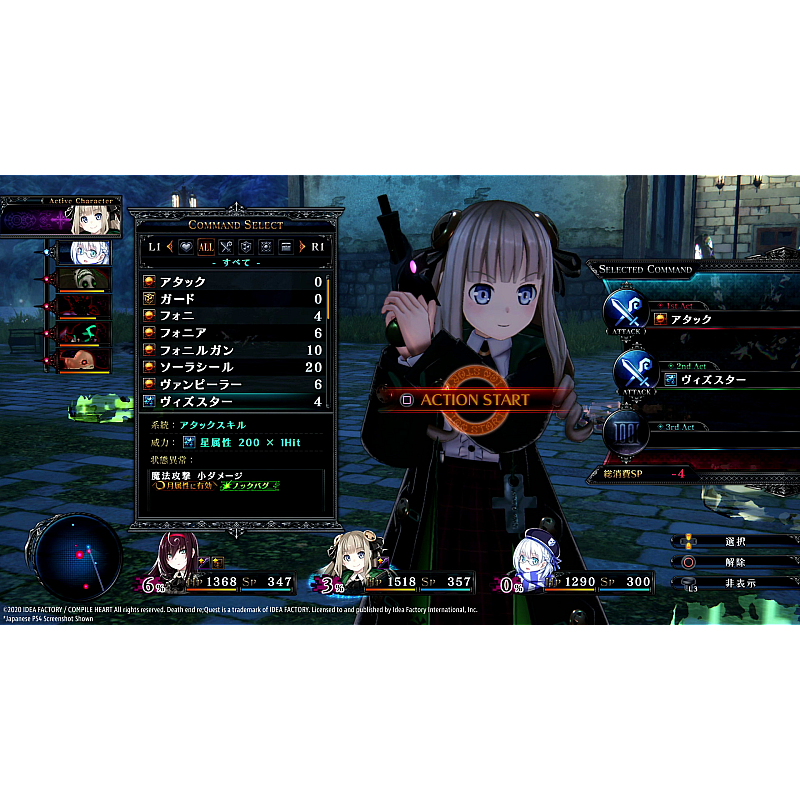The height and width of the screenshot is (800, 800).
Task: Select the フォニア skill
Action: (232, 333)
